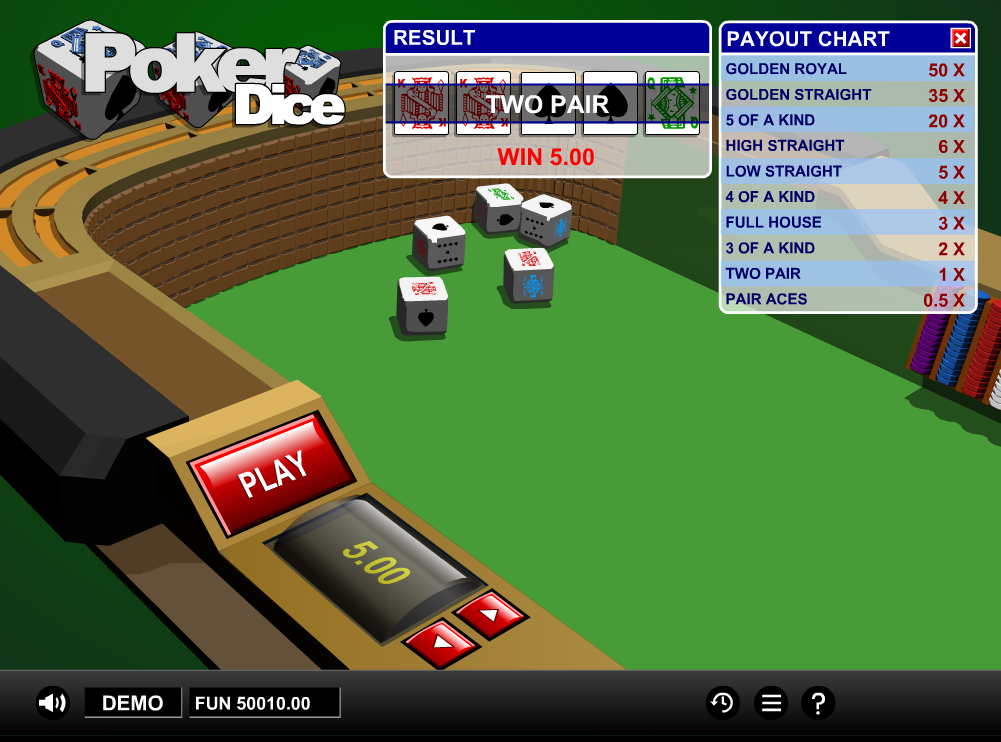Show help via the question mark icon
Viewport: 1001px width, 742px height.
[x=818, y=703]
